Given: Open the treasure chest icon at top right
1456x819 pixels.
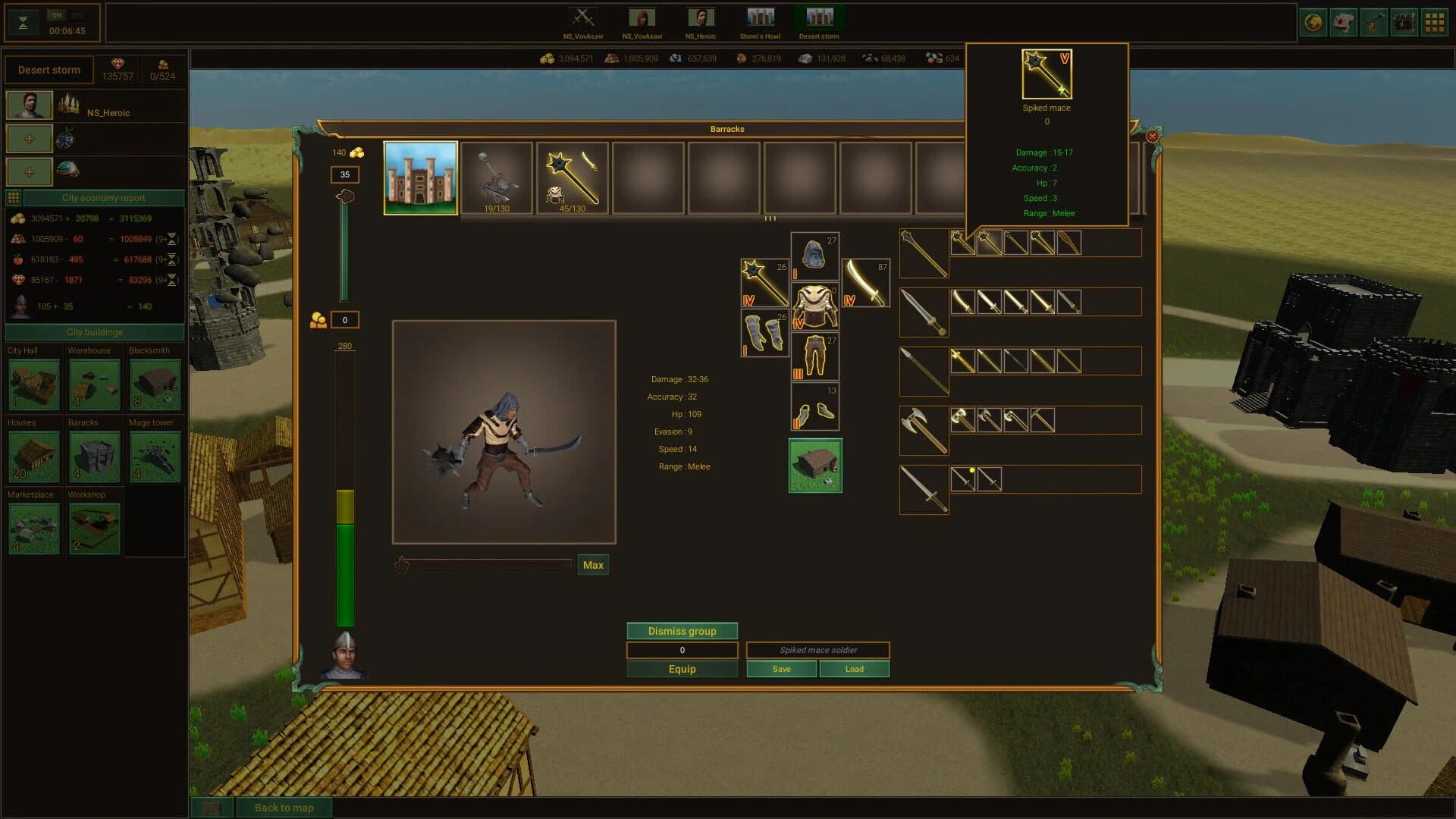Looking at the screenshot, I should (x=1404, y=22).
